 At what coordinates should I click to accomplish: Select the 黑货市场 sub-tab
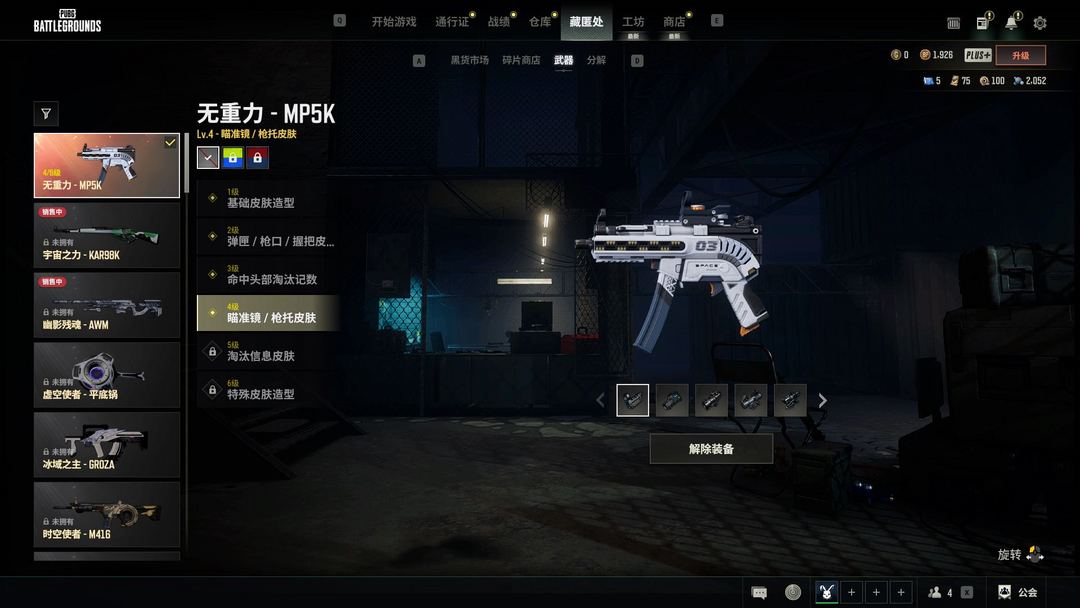click(x=469, y=60)
